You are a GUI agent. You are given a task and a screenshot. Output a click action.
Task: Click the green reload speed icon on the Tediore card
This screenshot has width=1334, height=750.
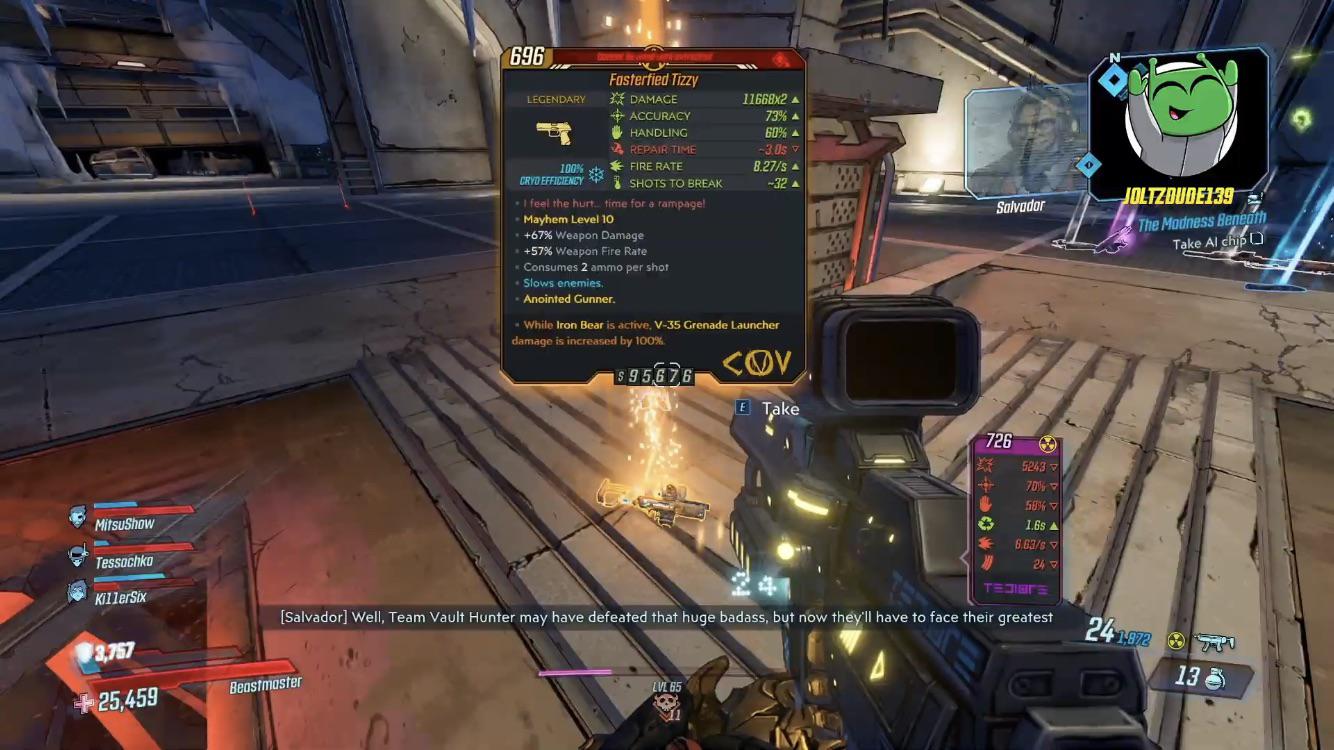click(984, 525)
